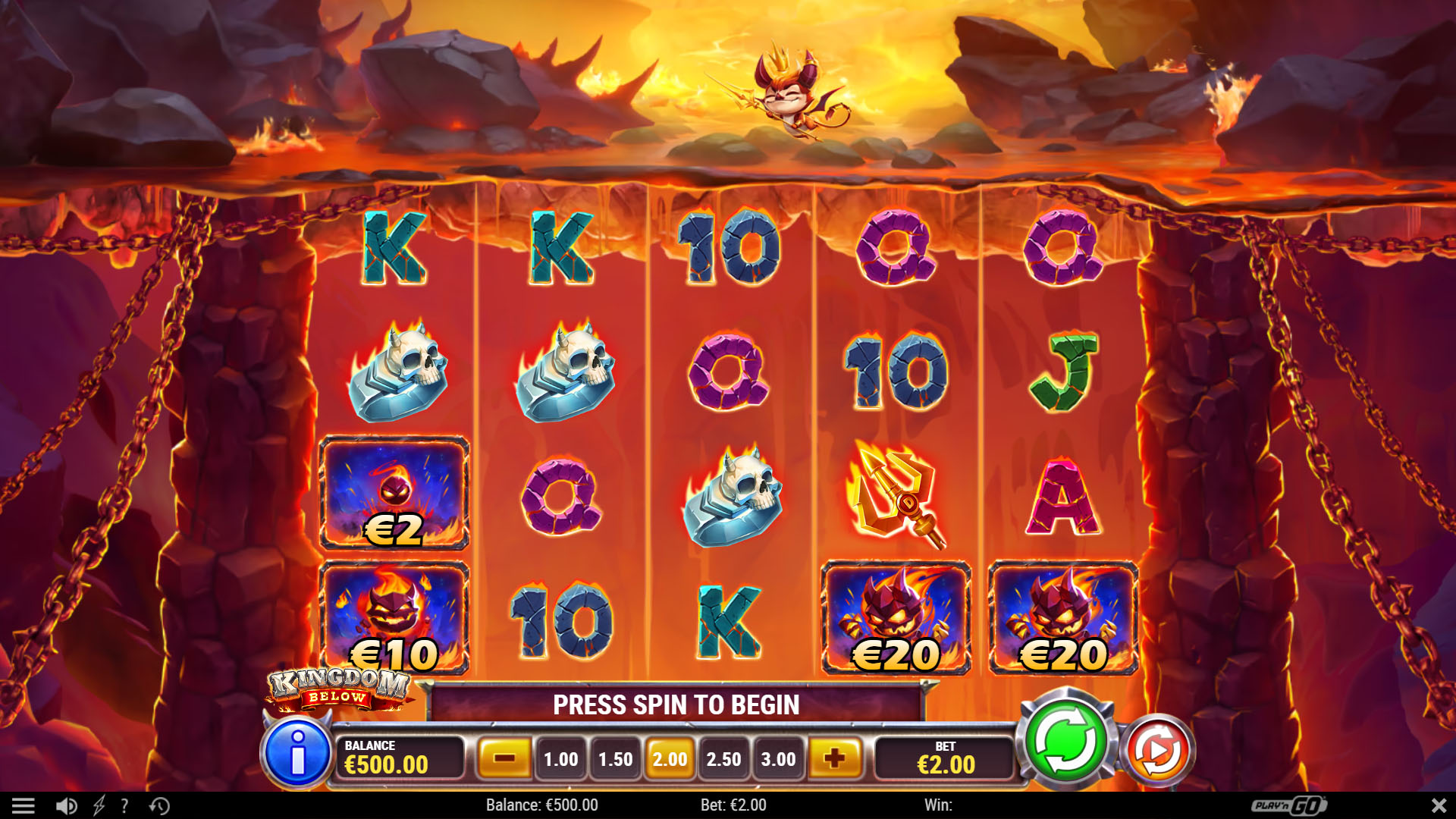This screenshot has width=1456, height=819.
Task: Select the 2.50 bet button
Action: (x=723, y=759)
